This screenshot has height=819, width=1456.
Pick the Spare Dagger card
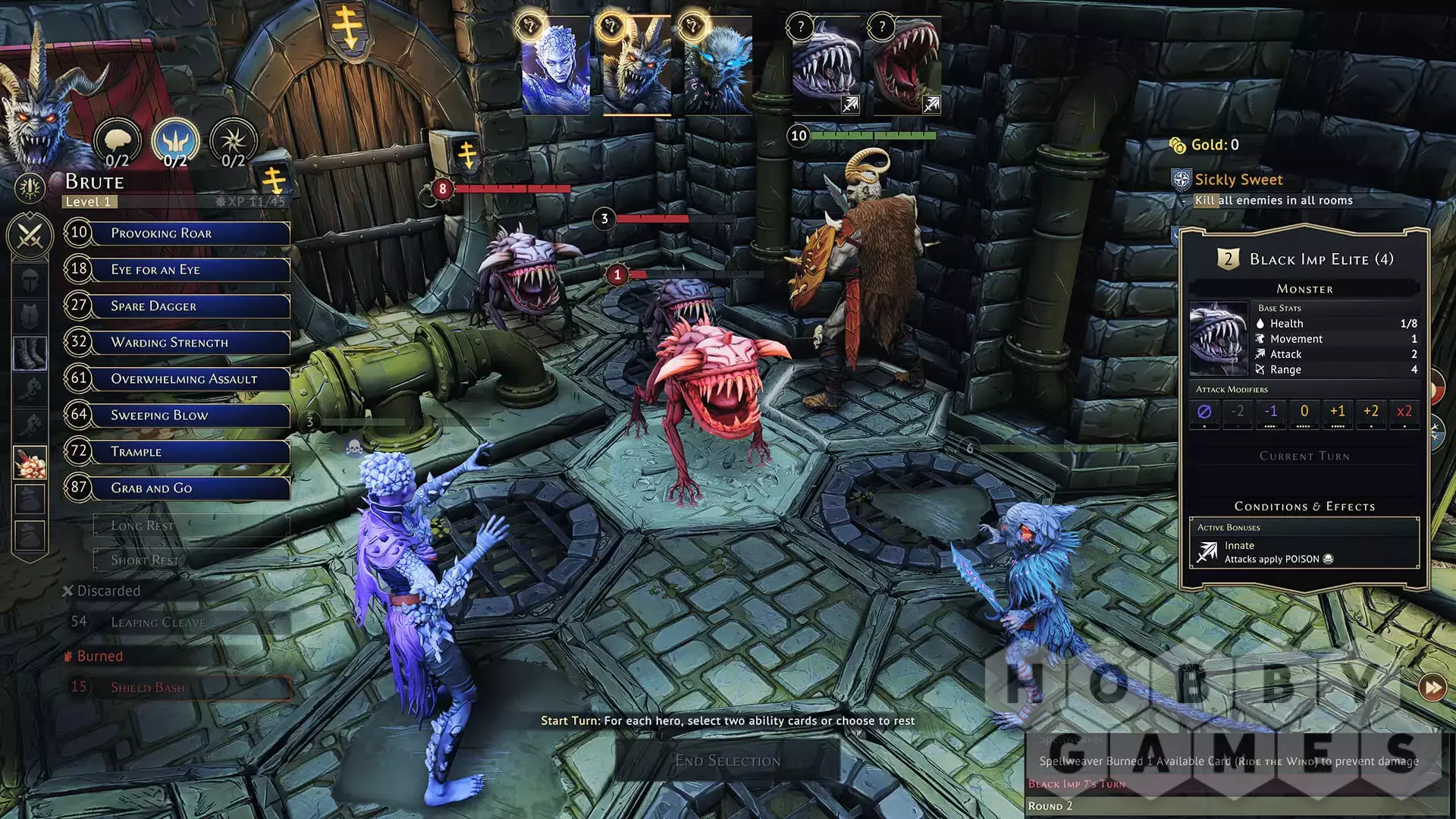(190, 306)
